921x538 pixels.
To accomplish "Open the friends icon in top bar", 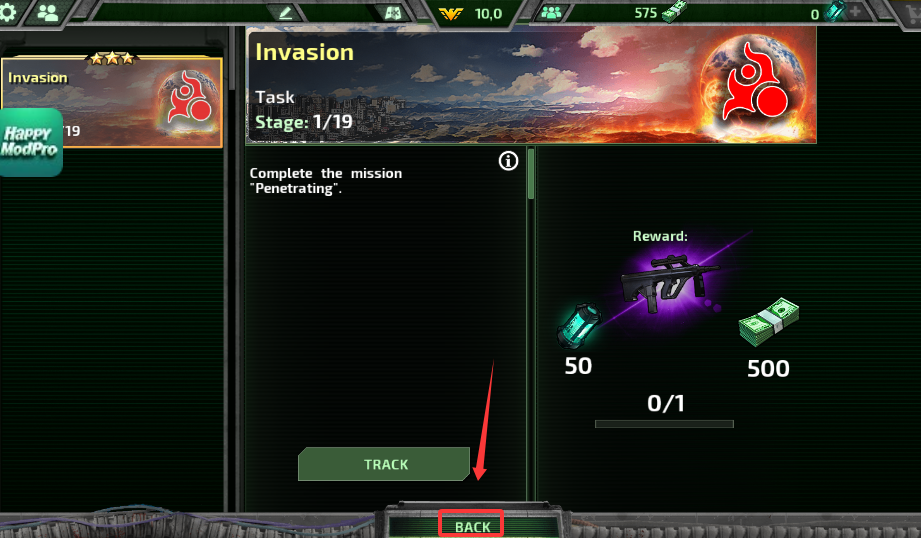I will (47, 13).
